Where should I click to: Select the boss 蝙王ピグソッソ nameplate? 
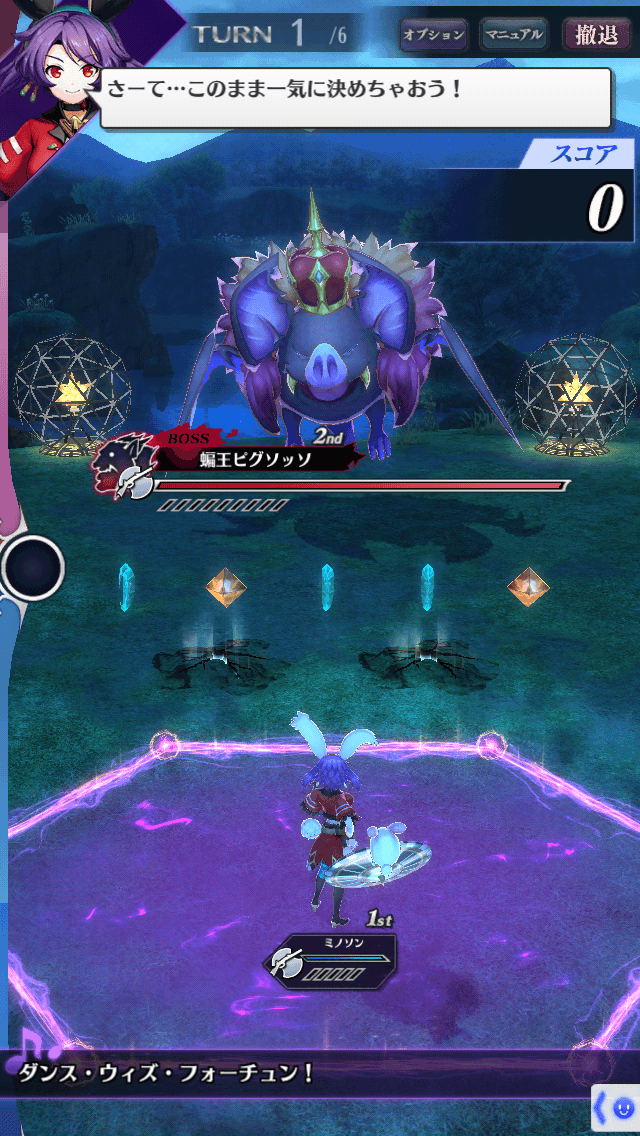250,459
